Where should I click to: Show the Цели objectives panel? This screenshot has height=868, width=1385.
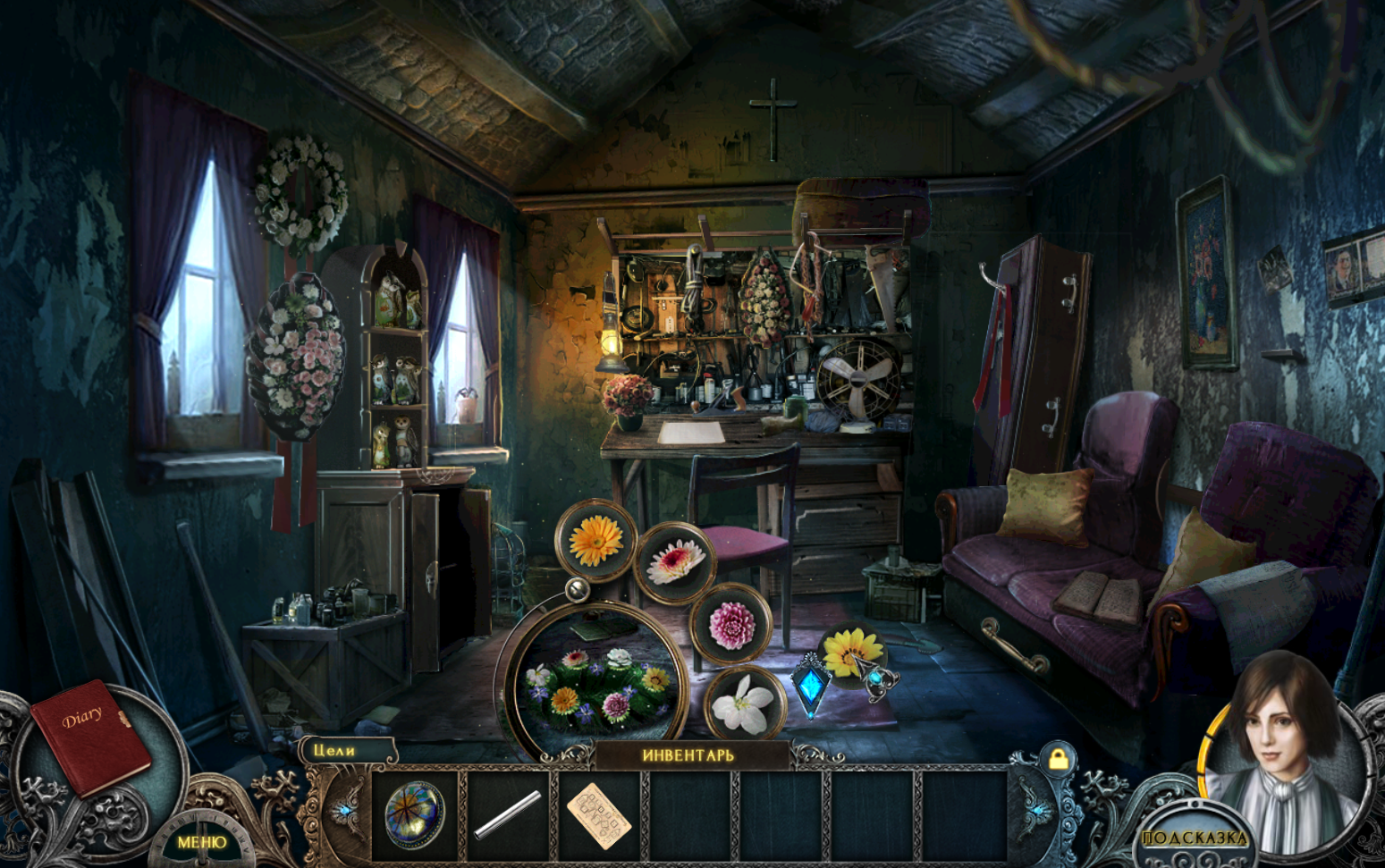pyautogui.click(x=336, y=751)
